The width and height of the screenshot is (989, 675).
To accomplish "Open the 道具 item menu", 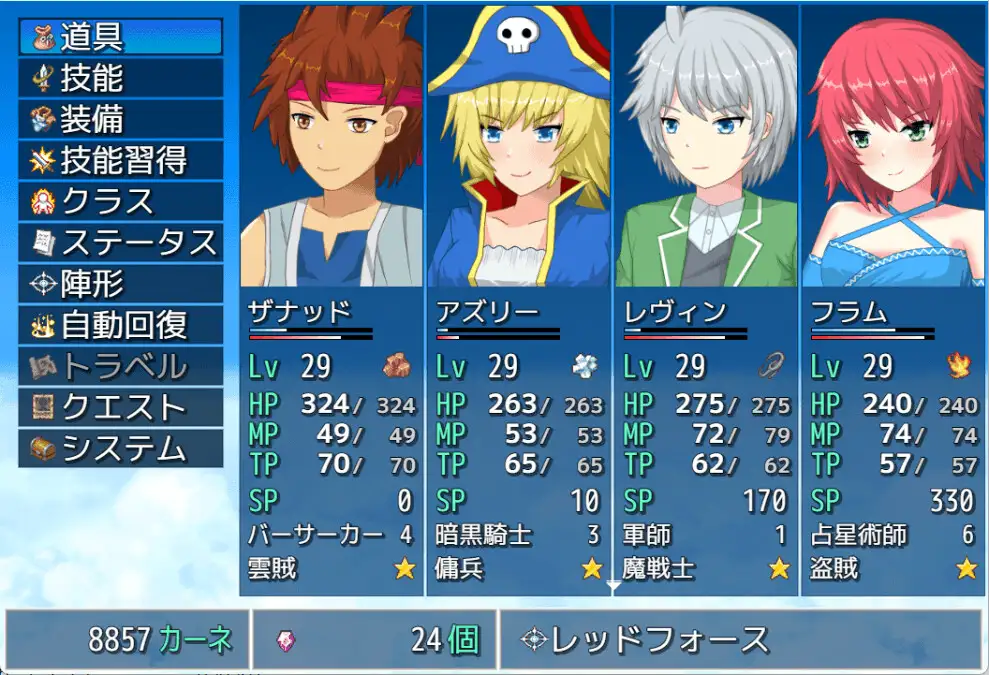I will [x=120, y=36].
